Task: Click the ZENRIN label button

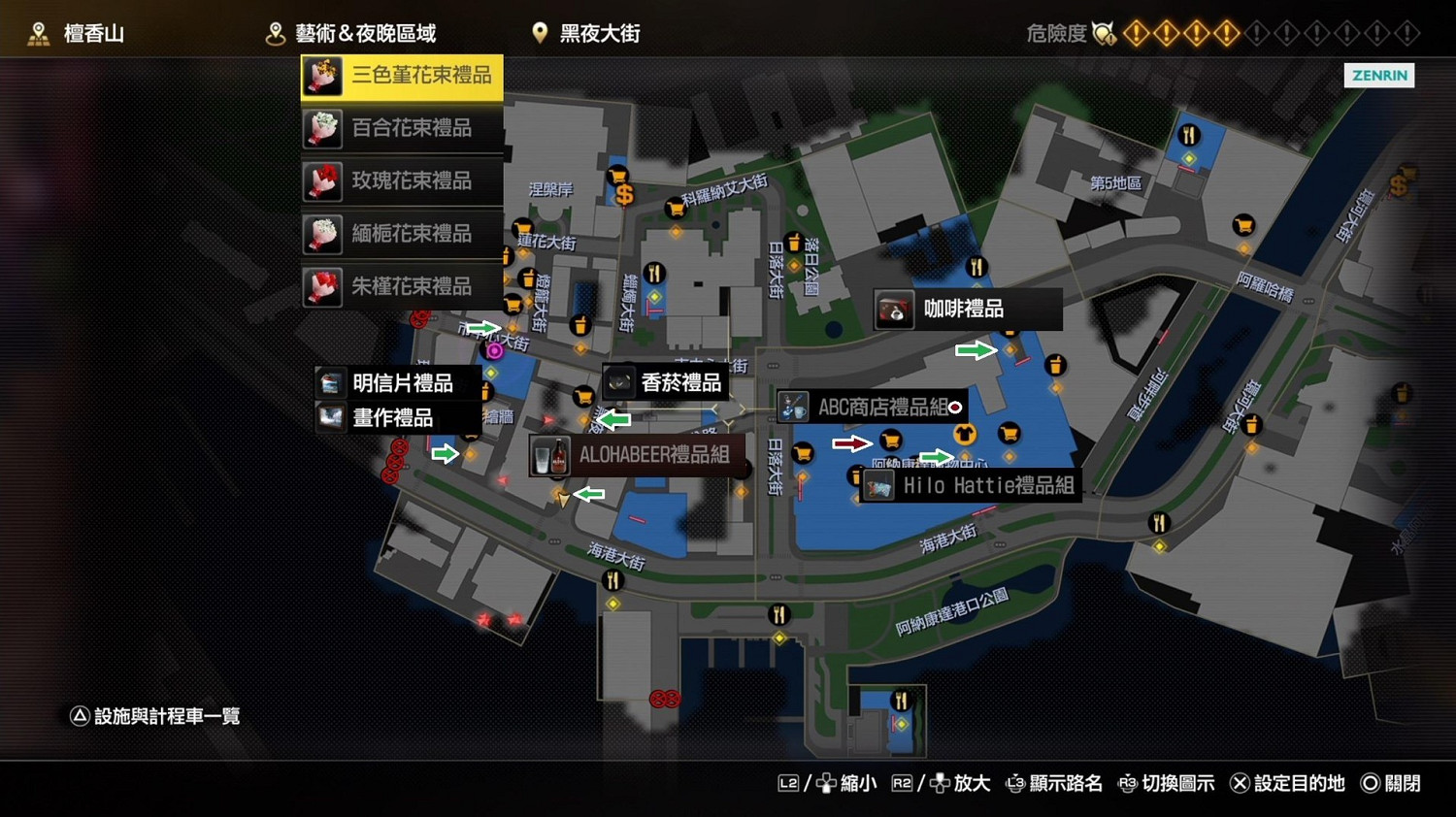Action: 1378,75
